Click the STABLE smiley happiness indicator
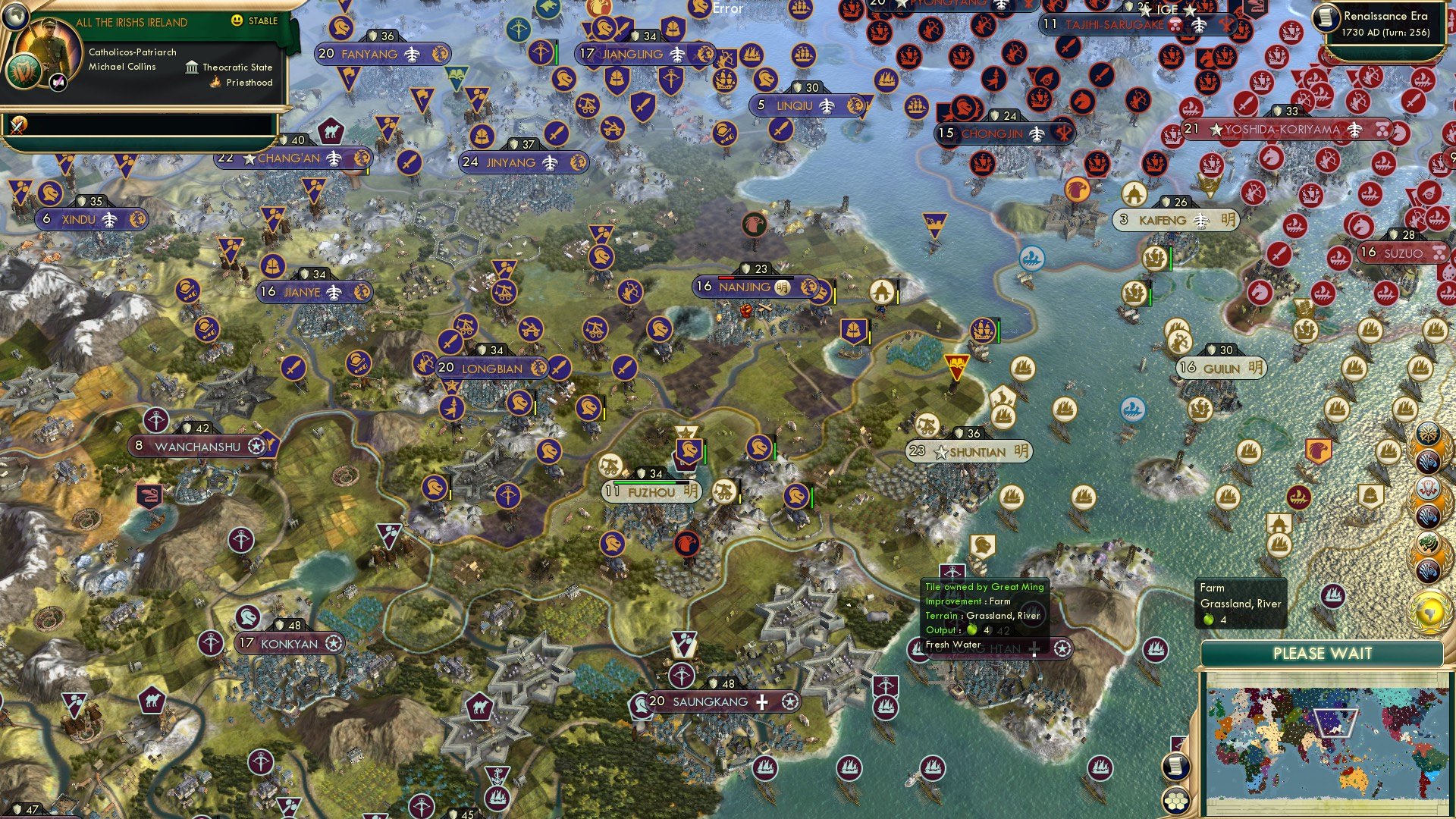Screen dimensions: 1456x819 pyautogui.click(x=237, y=22)
